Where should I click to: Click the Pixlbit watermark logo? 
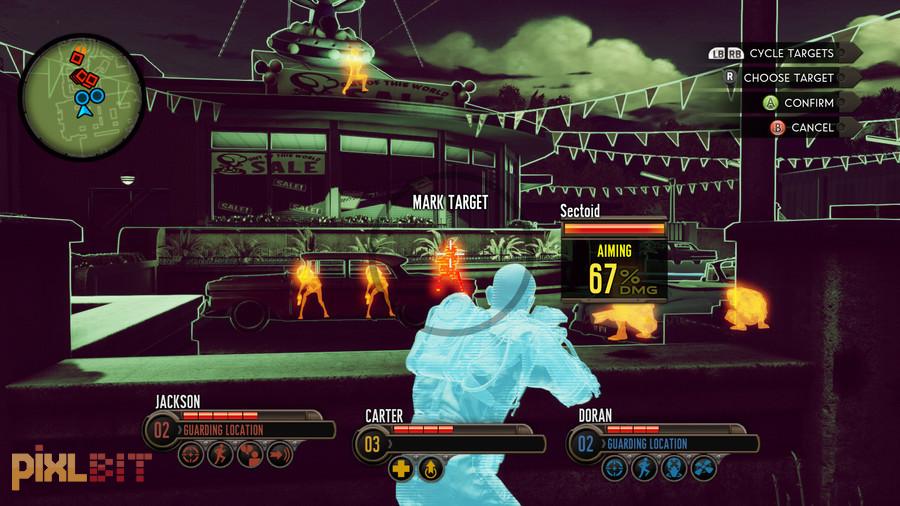click(x=80, y=466)
